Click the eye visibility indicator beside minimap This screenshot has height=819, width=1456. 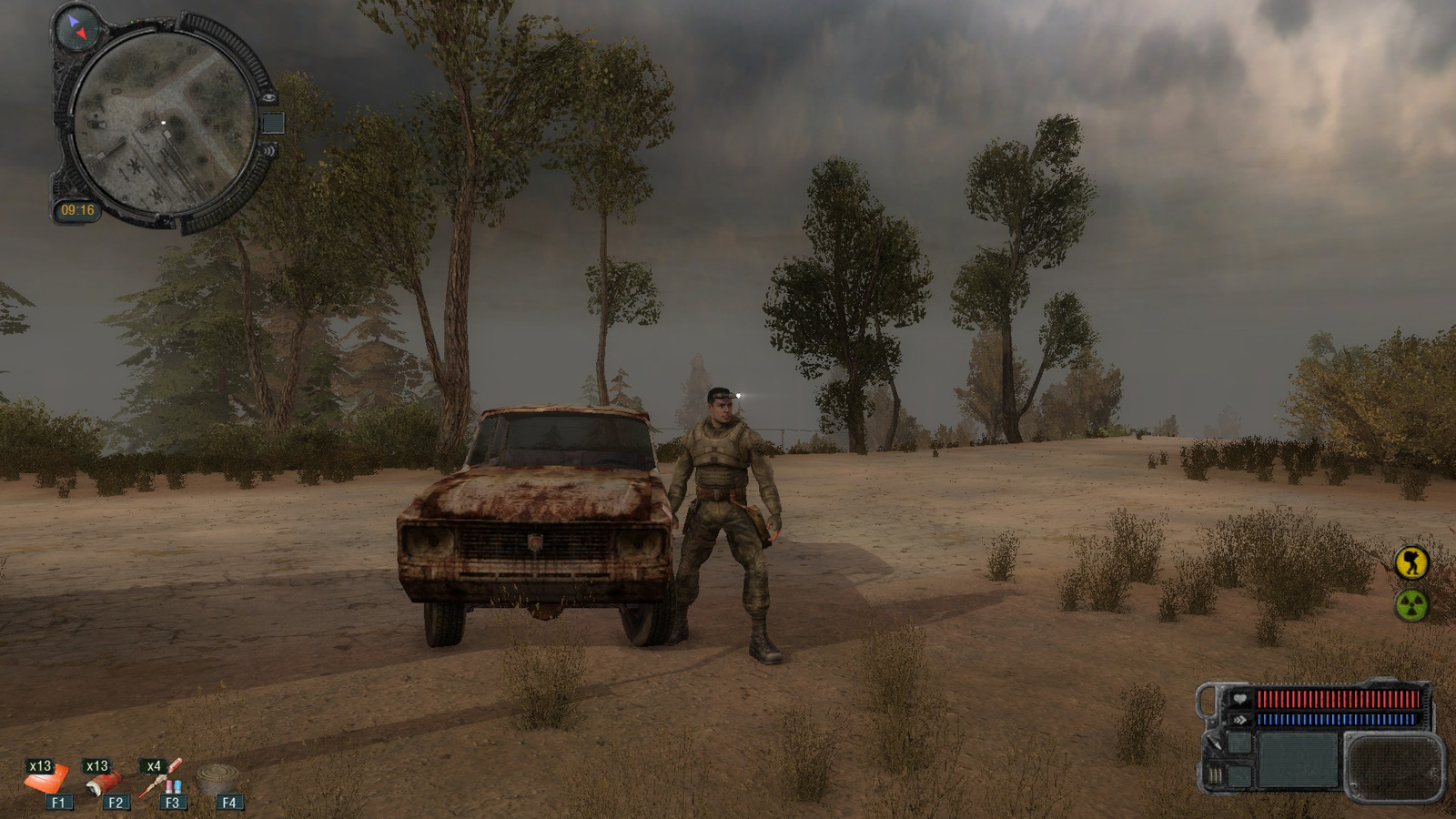coord(268,96)
